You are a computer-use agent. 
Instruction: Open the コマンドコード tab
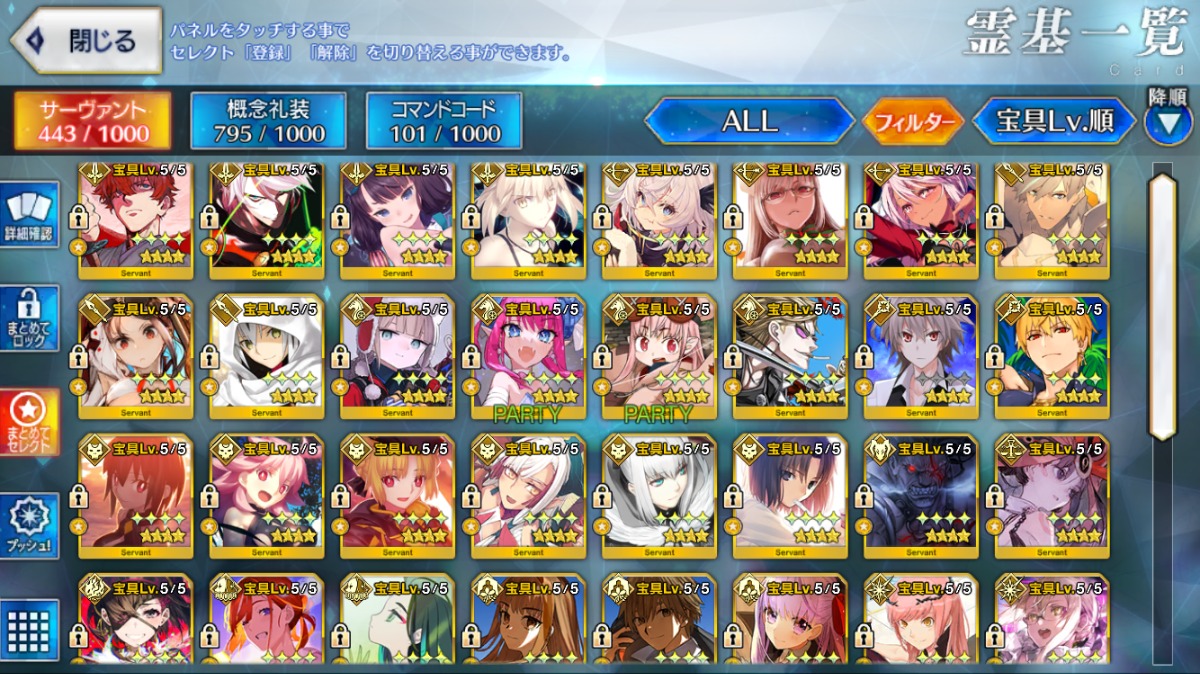pos(444,121)
